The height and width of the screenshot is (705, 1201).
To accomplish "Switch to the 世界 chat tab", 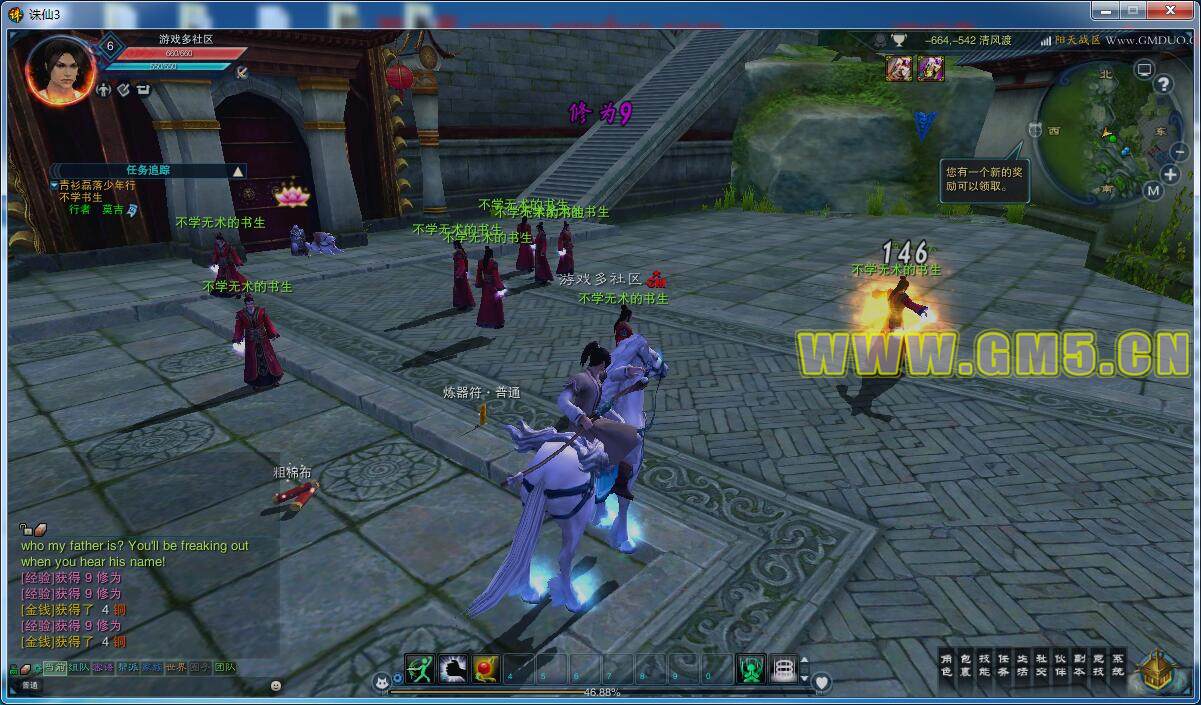I will tap(176, 667).
